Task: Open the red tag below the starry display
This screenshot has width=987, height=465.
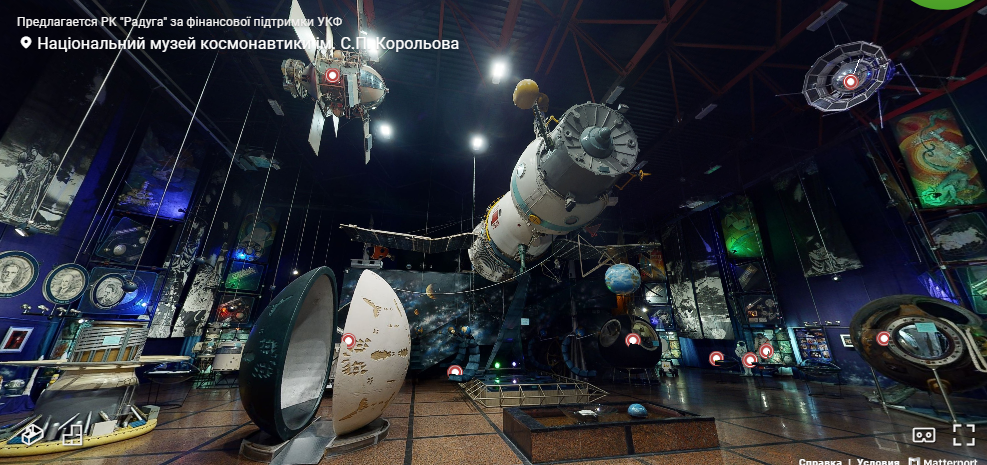Action: coord(455,371)
